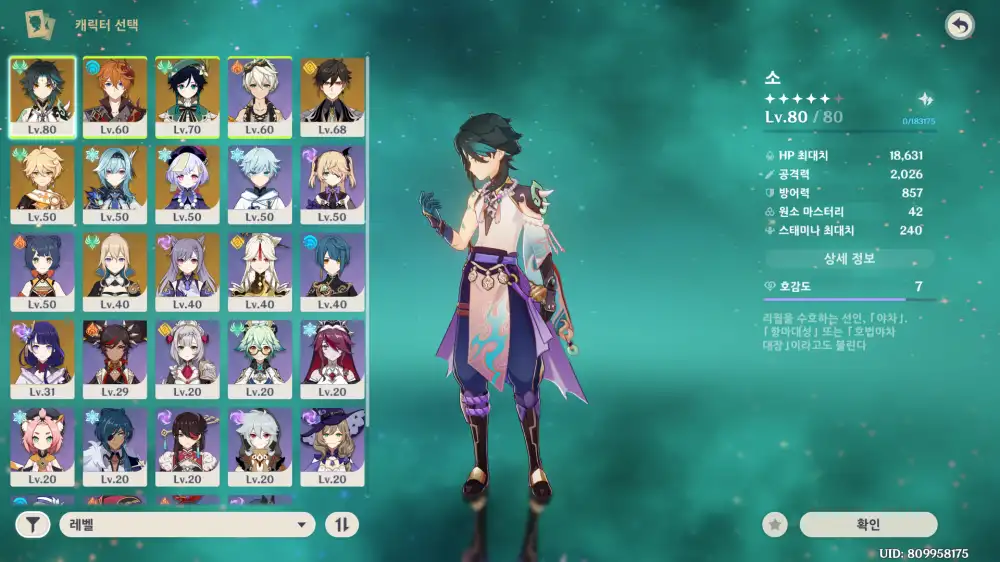The image size is (1000, 562).
Task: Click the sparkle icon beside Xiao's stars
Action: pyautogui.click(x=926, y=99)
